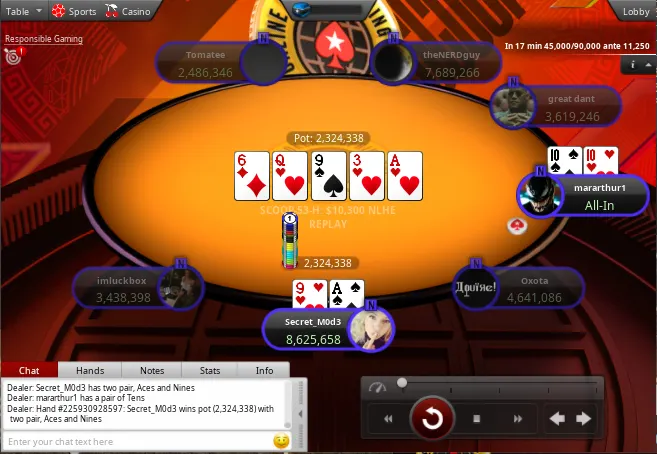Viewport: 657px width, 454px height.
Task: Rewind the hand replay
Action: 388,419
